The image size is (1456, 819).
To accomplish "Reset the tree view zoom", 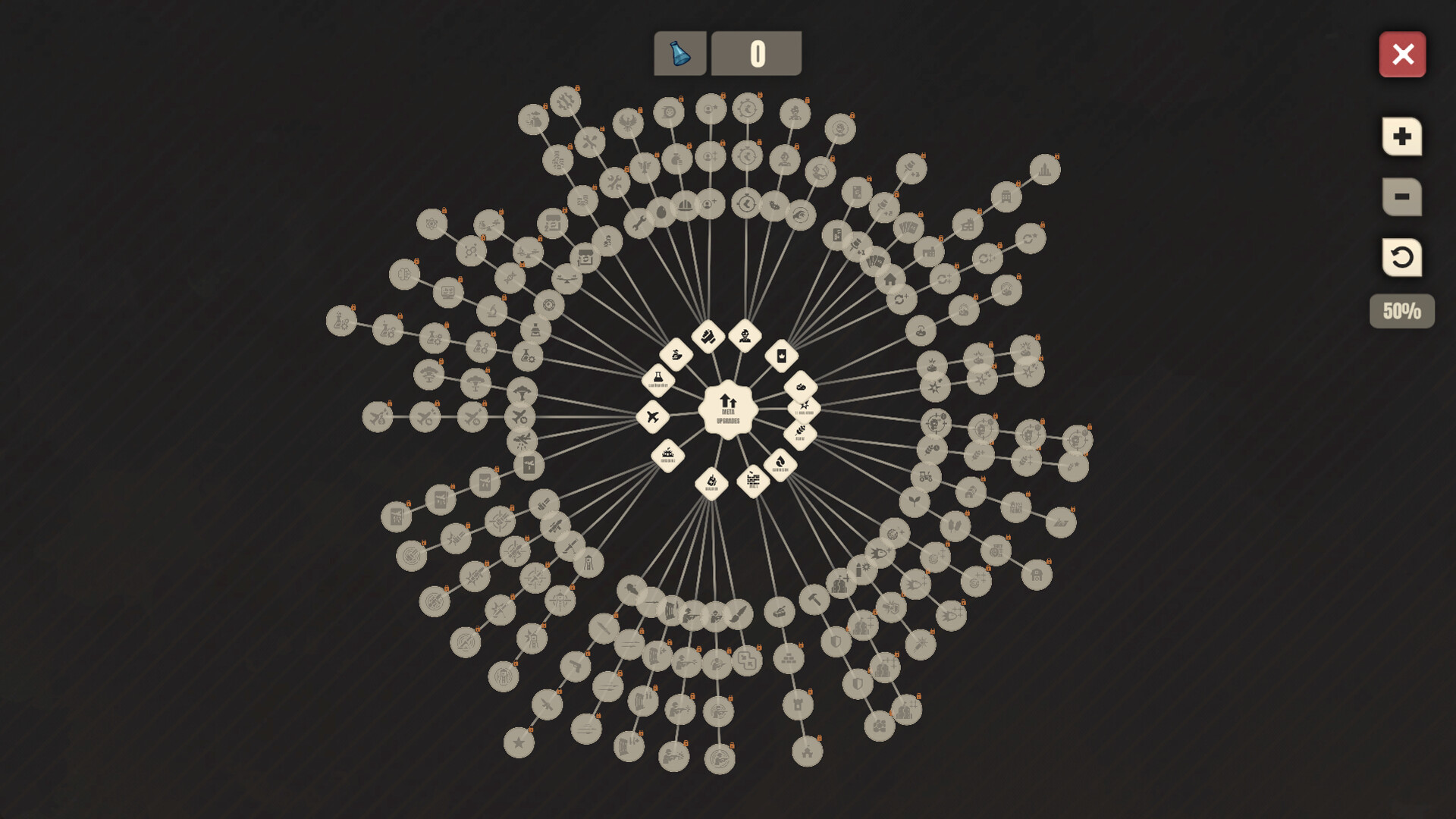I will 1401,258.
